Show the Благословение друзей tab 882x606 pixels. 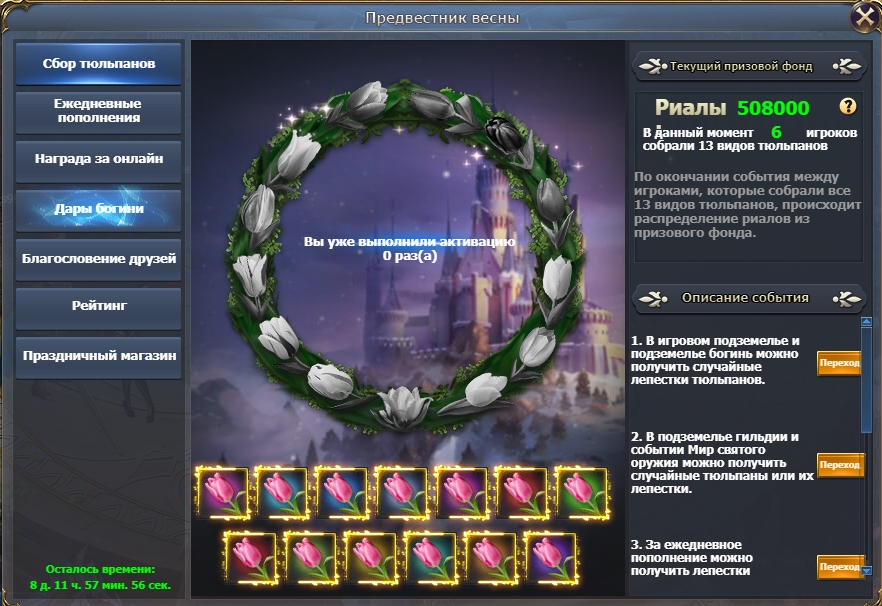99,259
